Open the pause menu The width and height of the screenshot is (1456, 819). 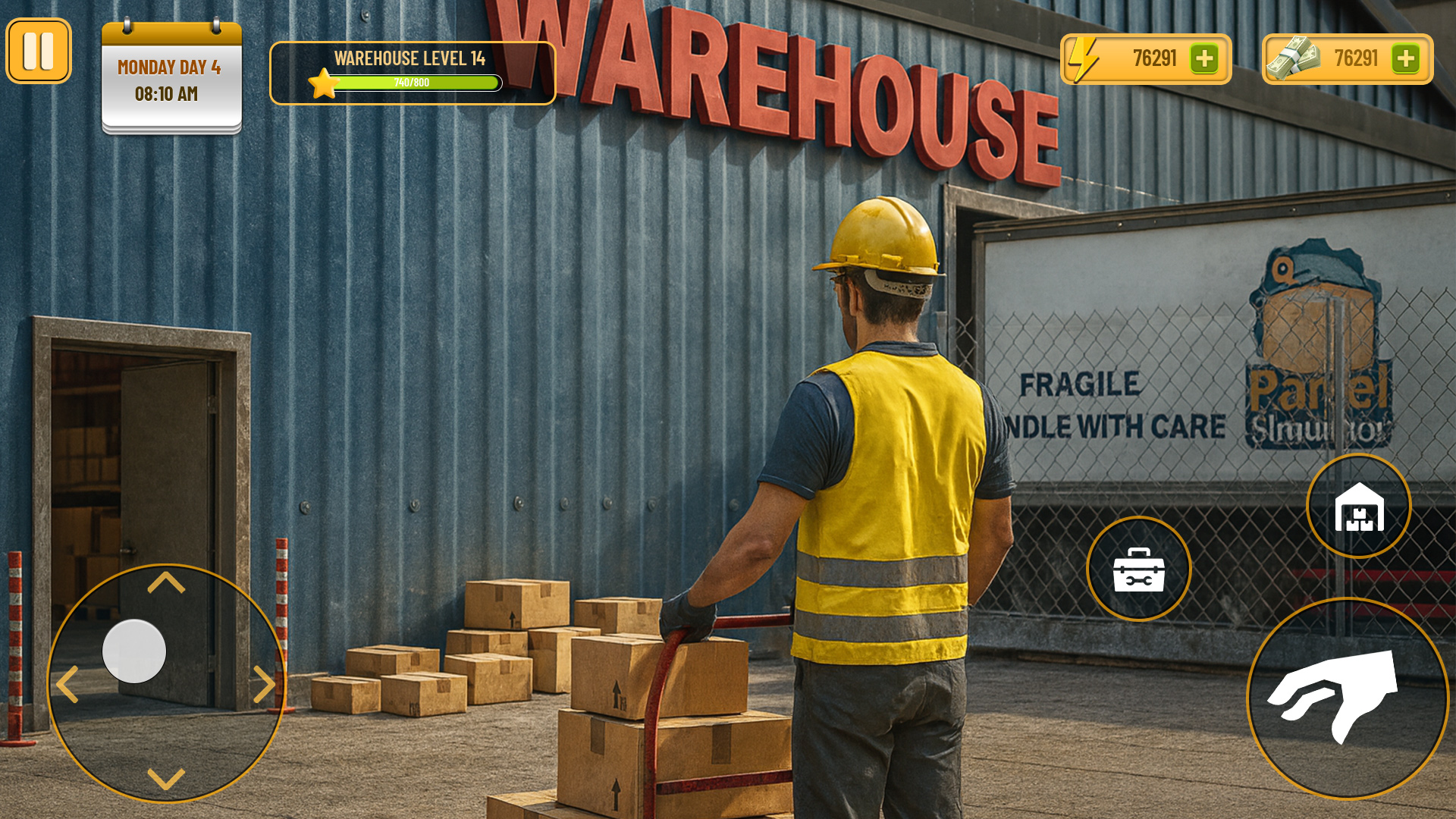[39, 51]
